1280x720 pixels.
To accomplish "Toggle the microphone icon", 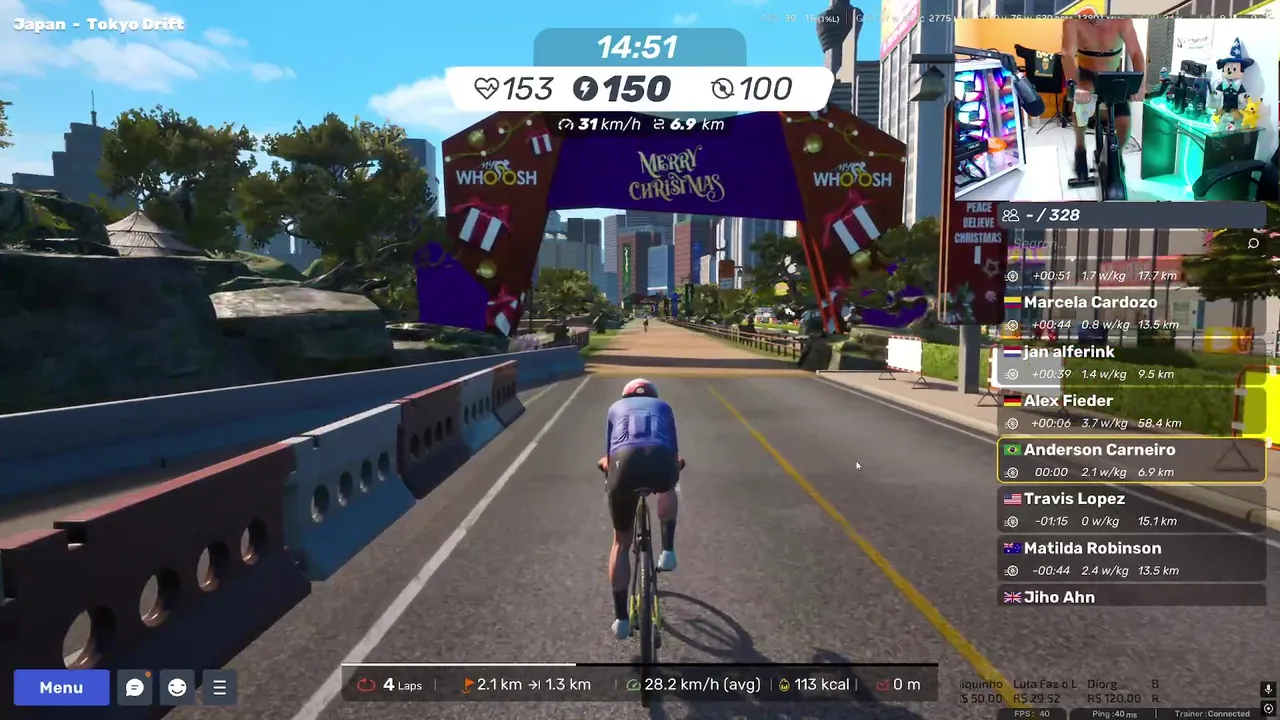I will point(1268,689).
